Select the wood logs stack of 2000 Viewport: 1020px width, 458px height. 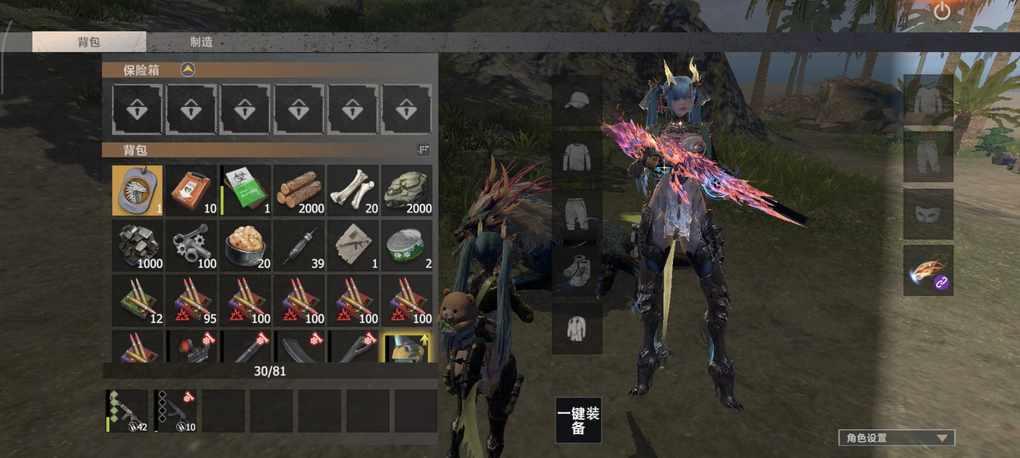pos(299,189)
